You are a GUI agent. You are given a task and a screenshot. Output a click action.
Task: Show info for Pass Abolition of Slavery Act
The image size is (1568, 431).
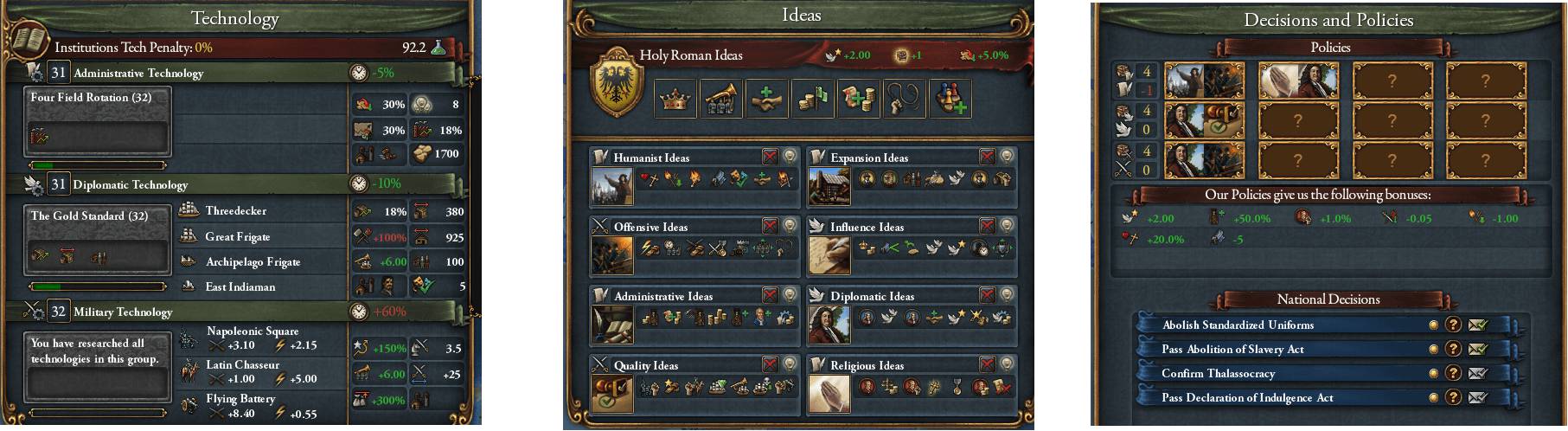point(1454,350)
